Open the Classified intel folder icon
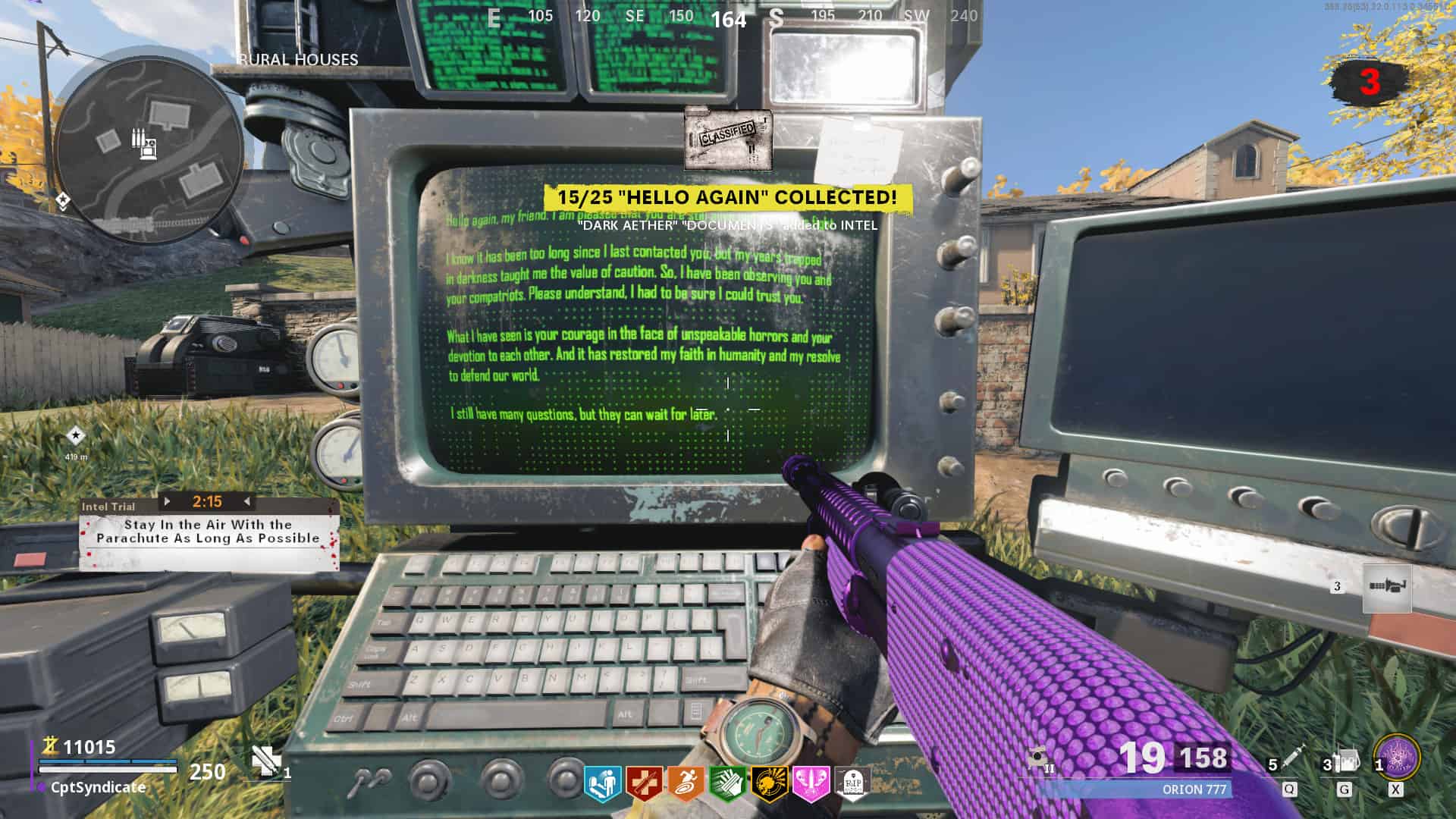Viewport: 1456px width, 819px height. (728, 138)
